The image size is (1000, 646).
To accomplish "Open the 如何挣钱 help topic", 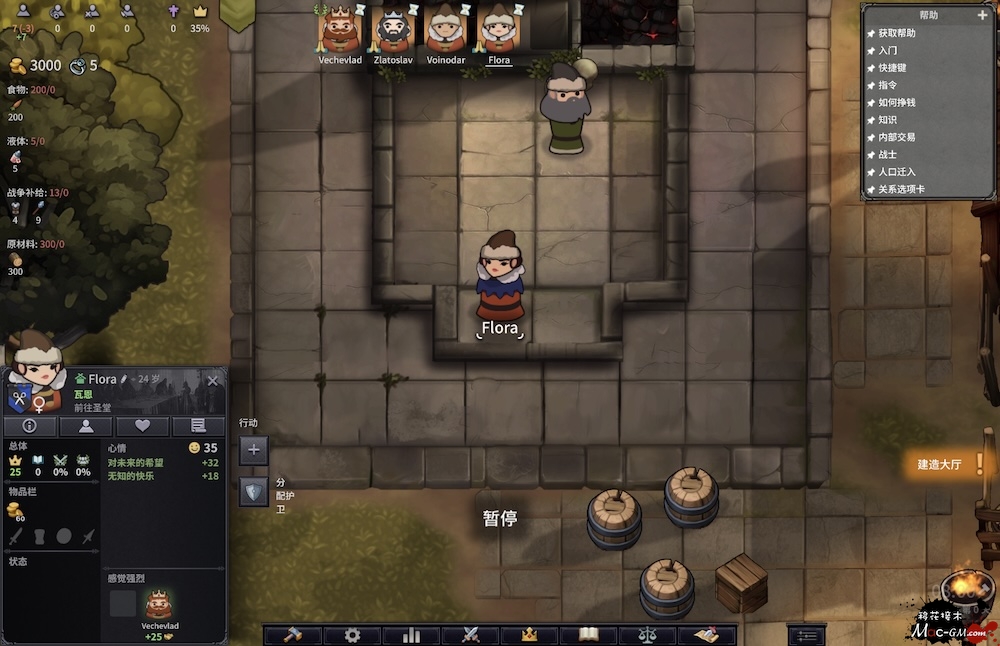I will point(897,102).
